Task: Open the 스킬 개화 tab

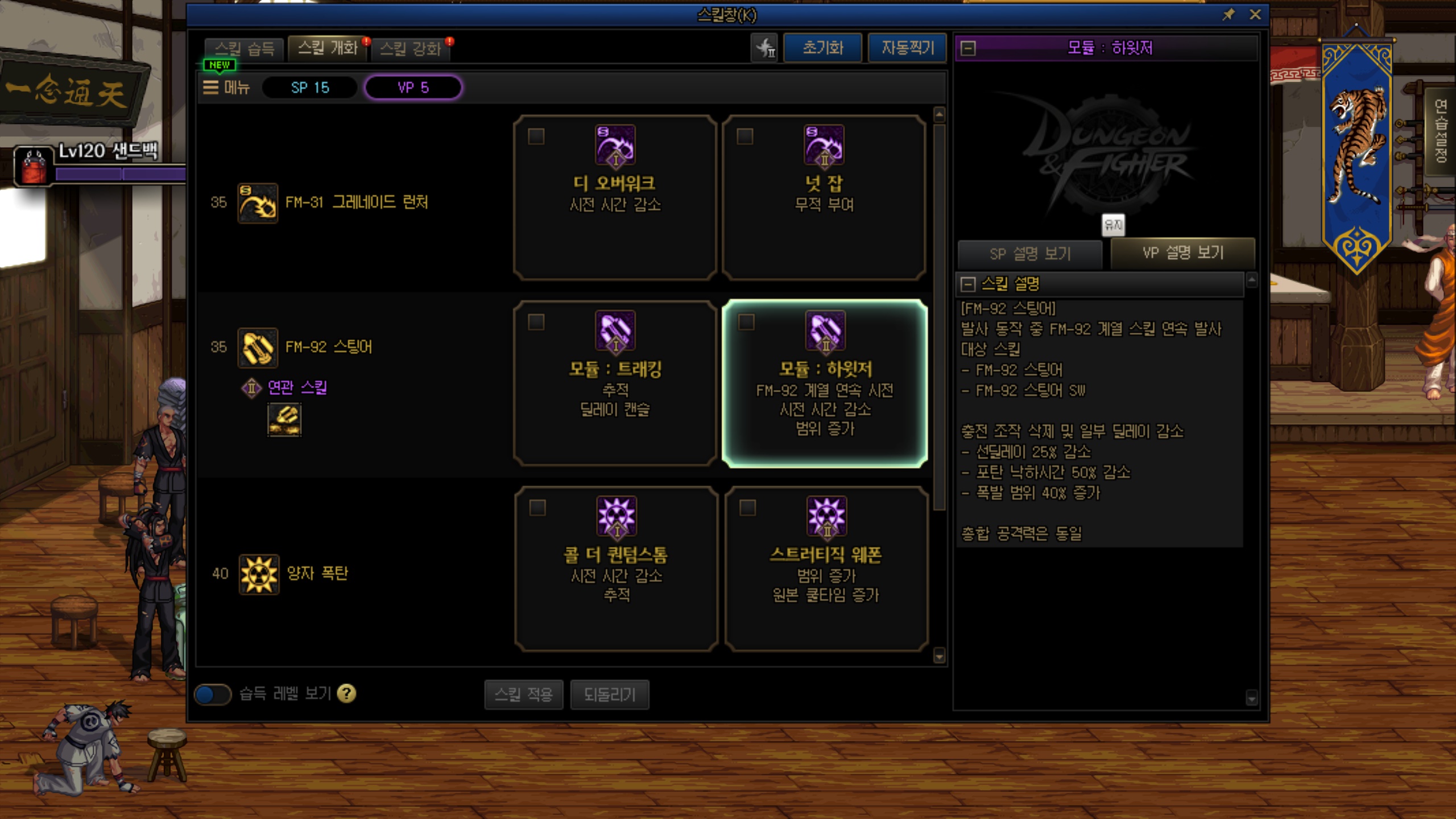Action: [328, 48]
